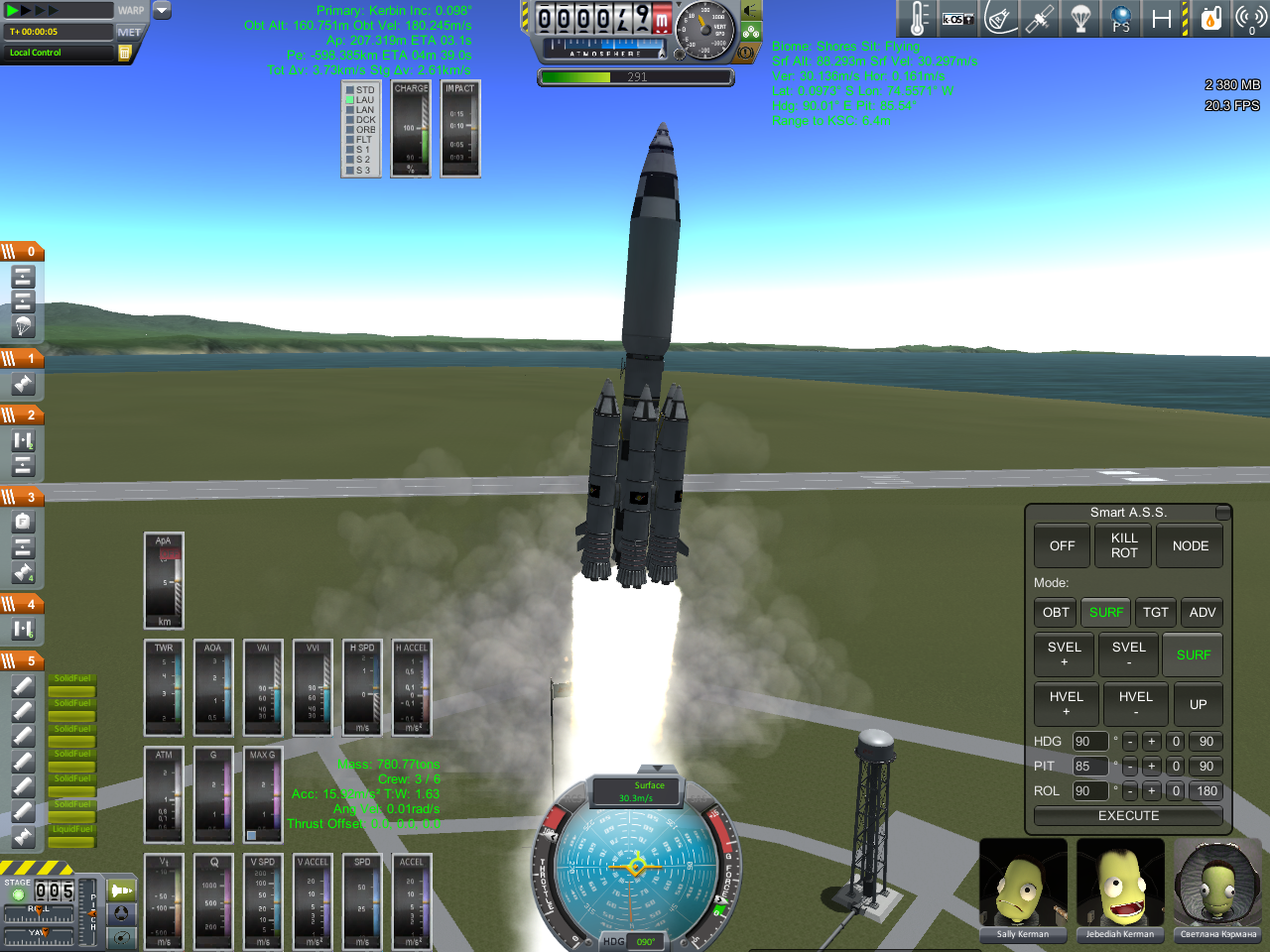Open the kOS toolbar button
Screen dimensions: 1270x952
pyautogui.click(x=957, y=19)
